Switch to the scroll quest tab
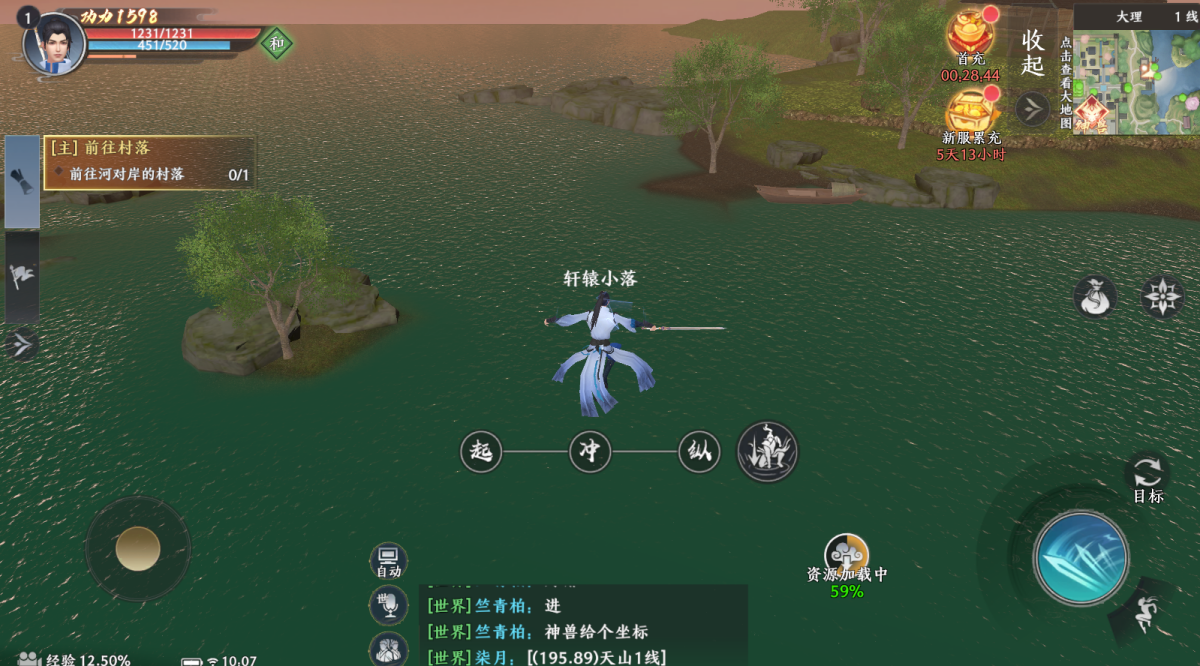 pyautogui.click(x=22, y=182)
